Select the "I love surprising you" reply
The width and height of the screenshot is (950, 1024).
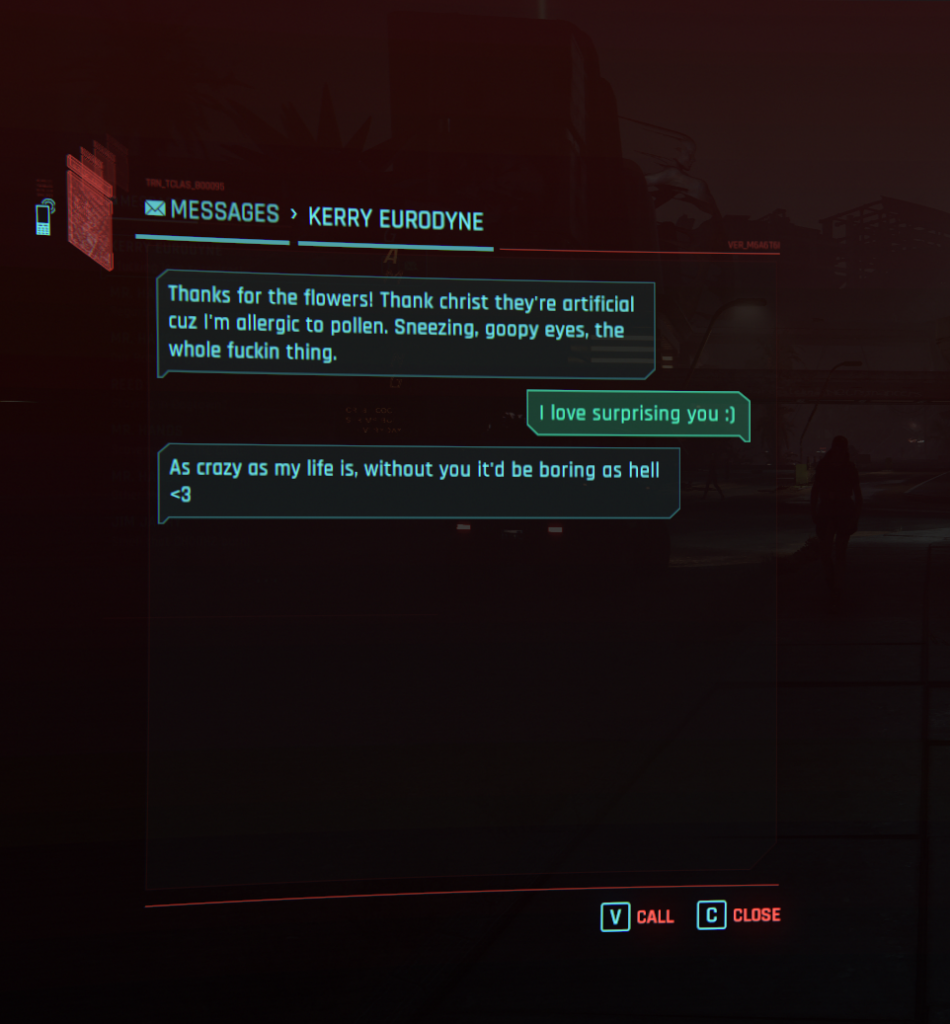(637, 414)
